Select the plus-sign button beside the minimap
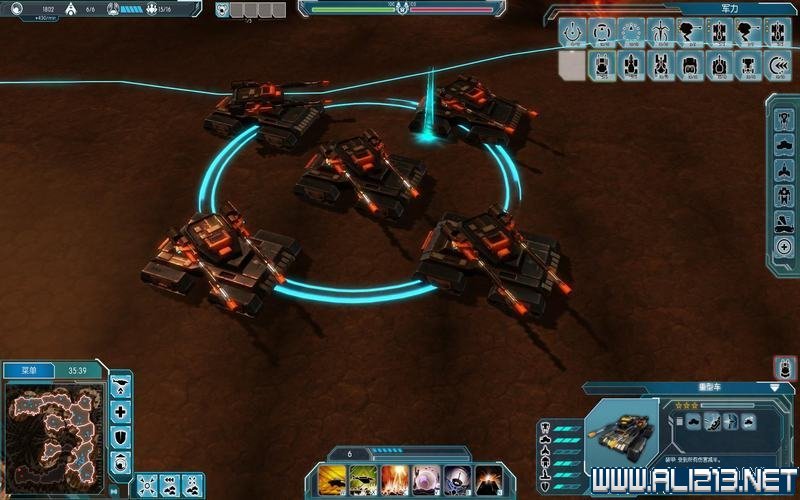 (x=121, y=411)
